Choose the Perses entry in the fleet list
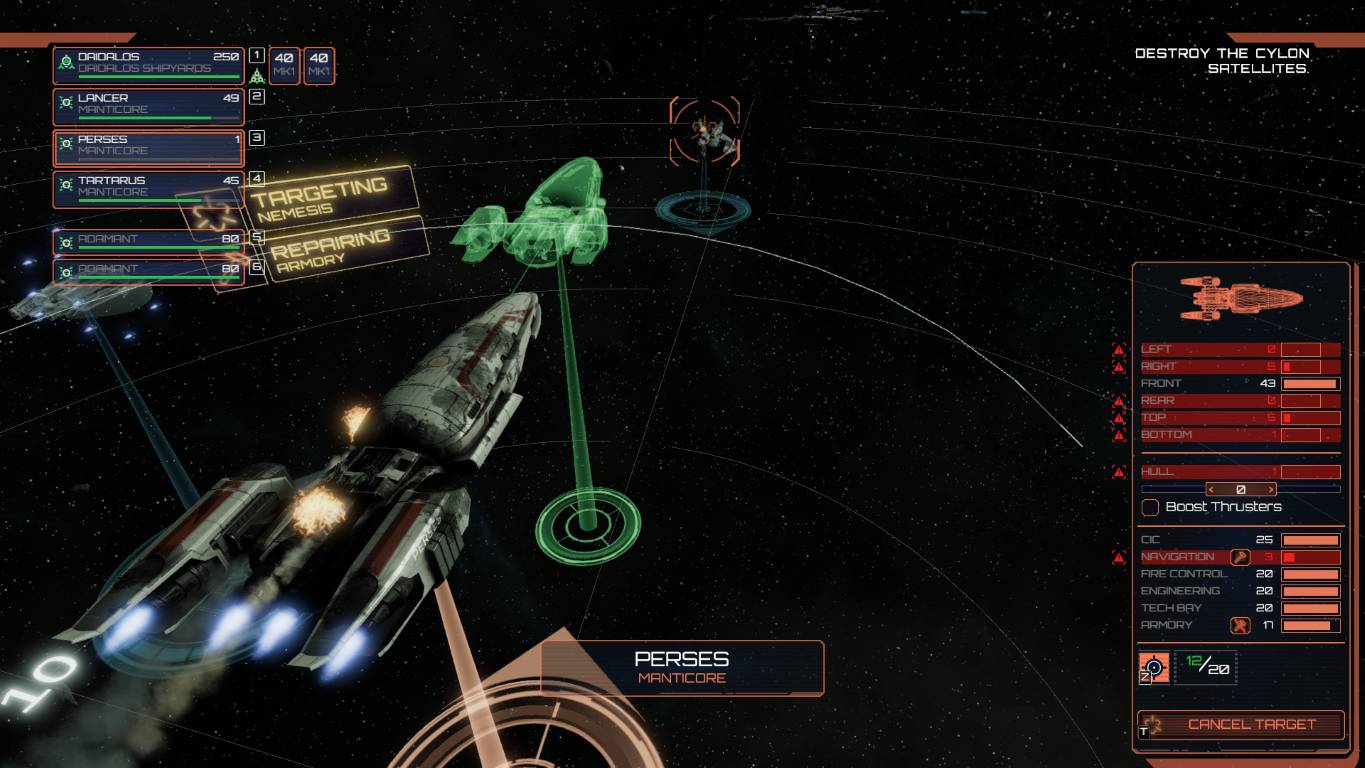 pos(148,146)
